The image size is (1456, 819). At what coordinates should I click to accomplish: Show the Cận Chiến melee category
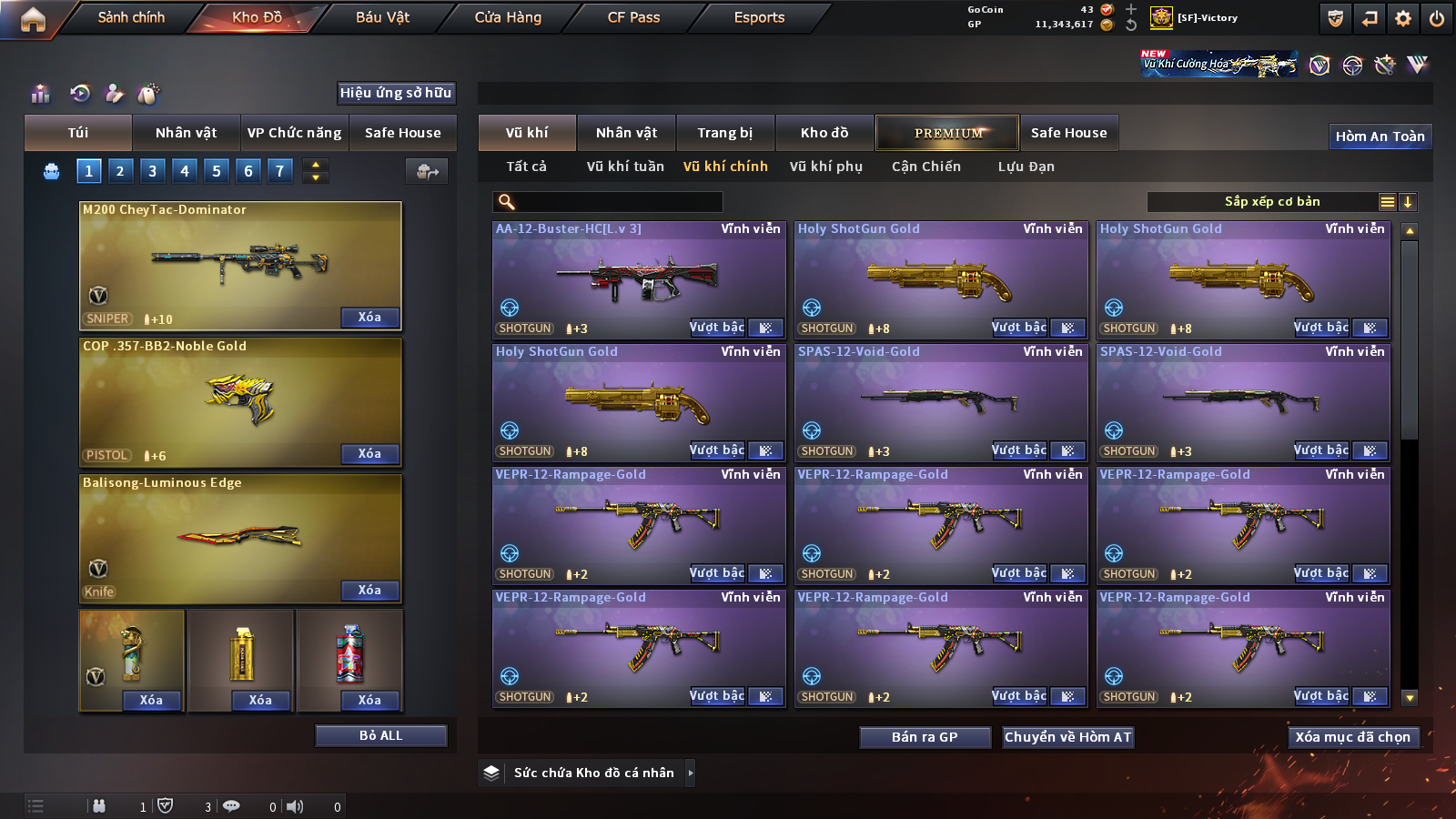pyautogui.click(x=925, y=167)
